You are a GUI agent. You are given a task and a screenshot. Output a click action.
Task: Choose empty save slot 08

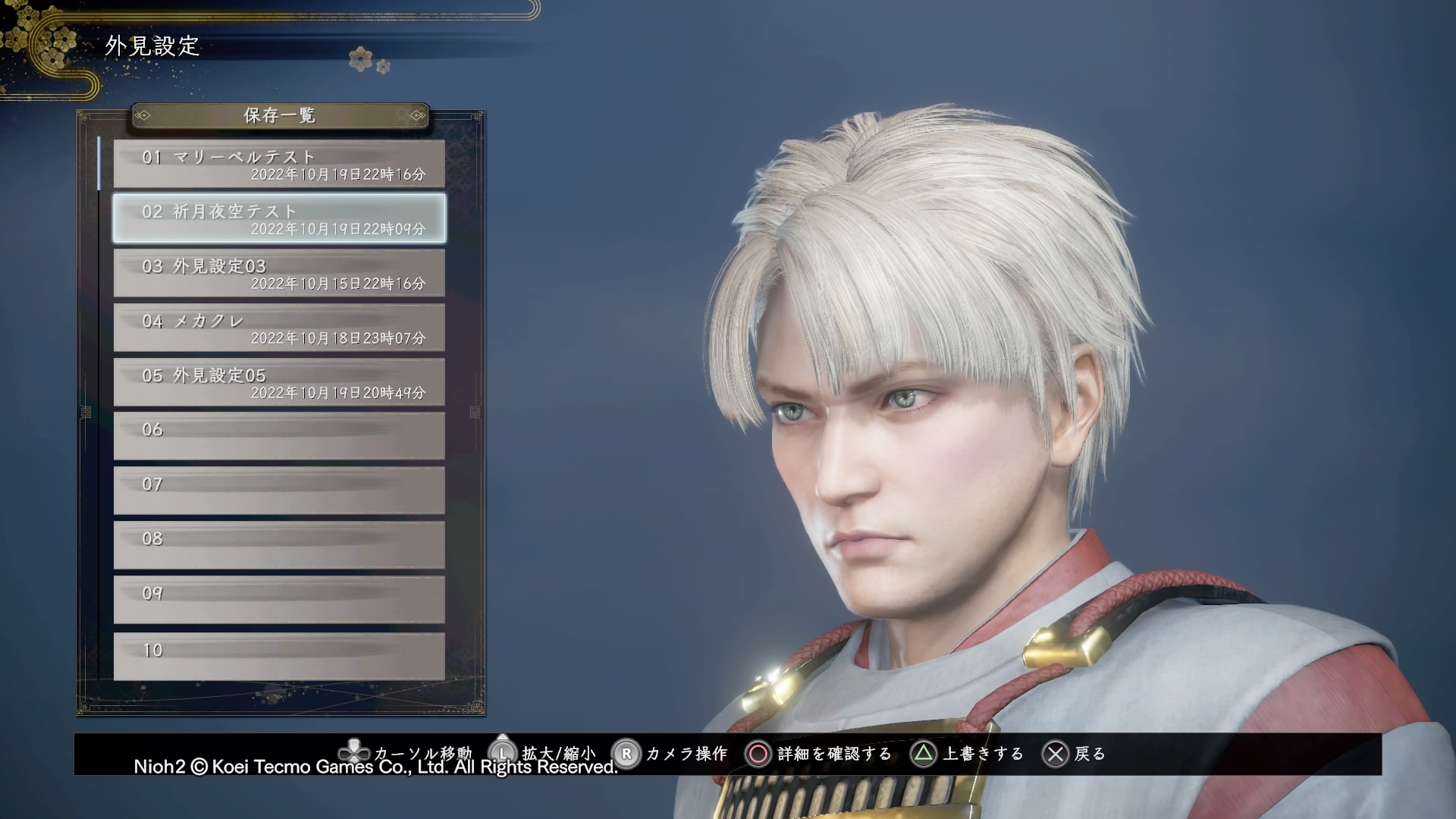click(279, 545)
